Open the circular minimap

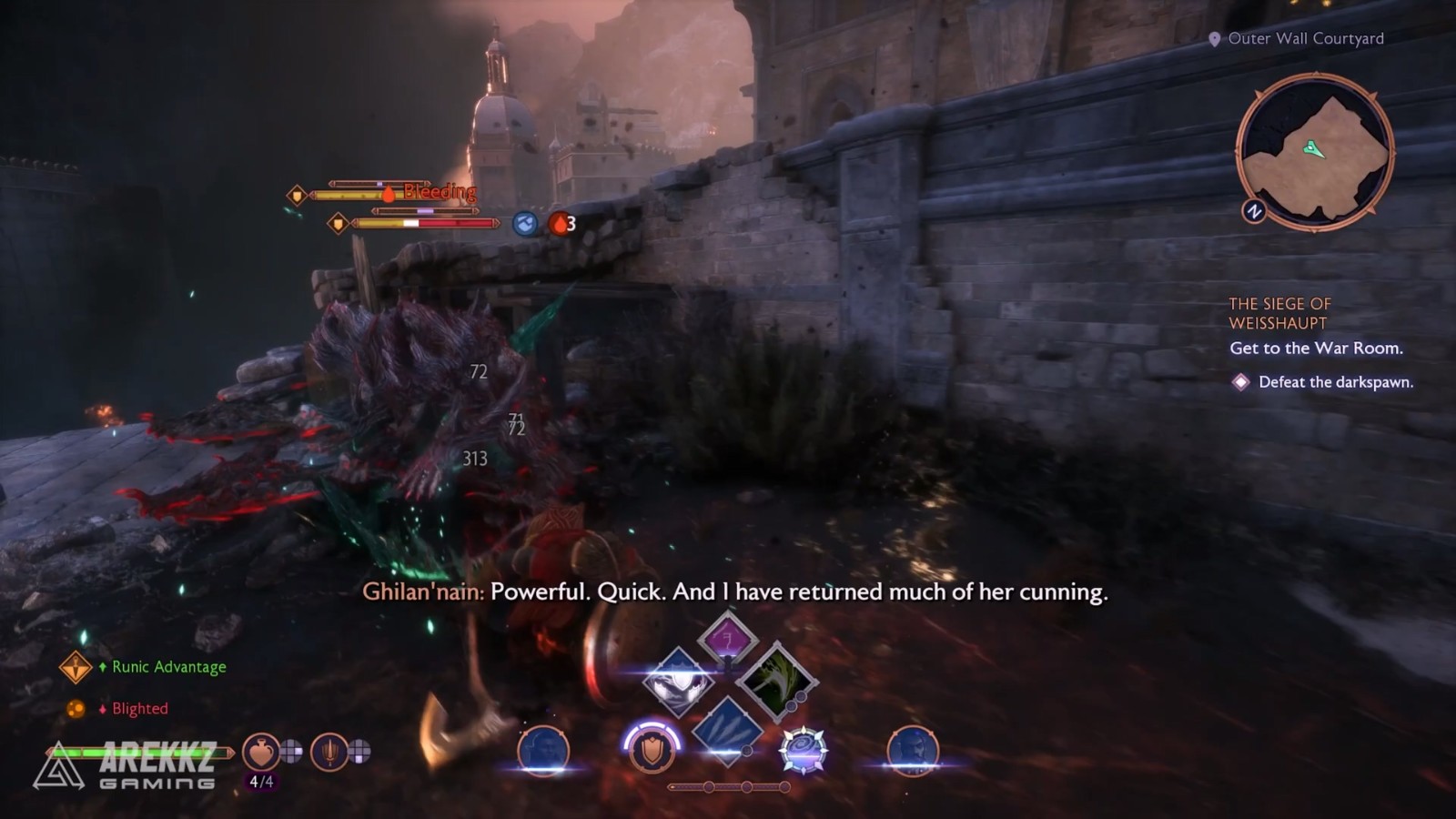coord(1314,152)
